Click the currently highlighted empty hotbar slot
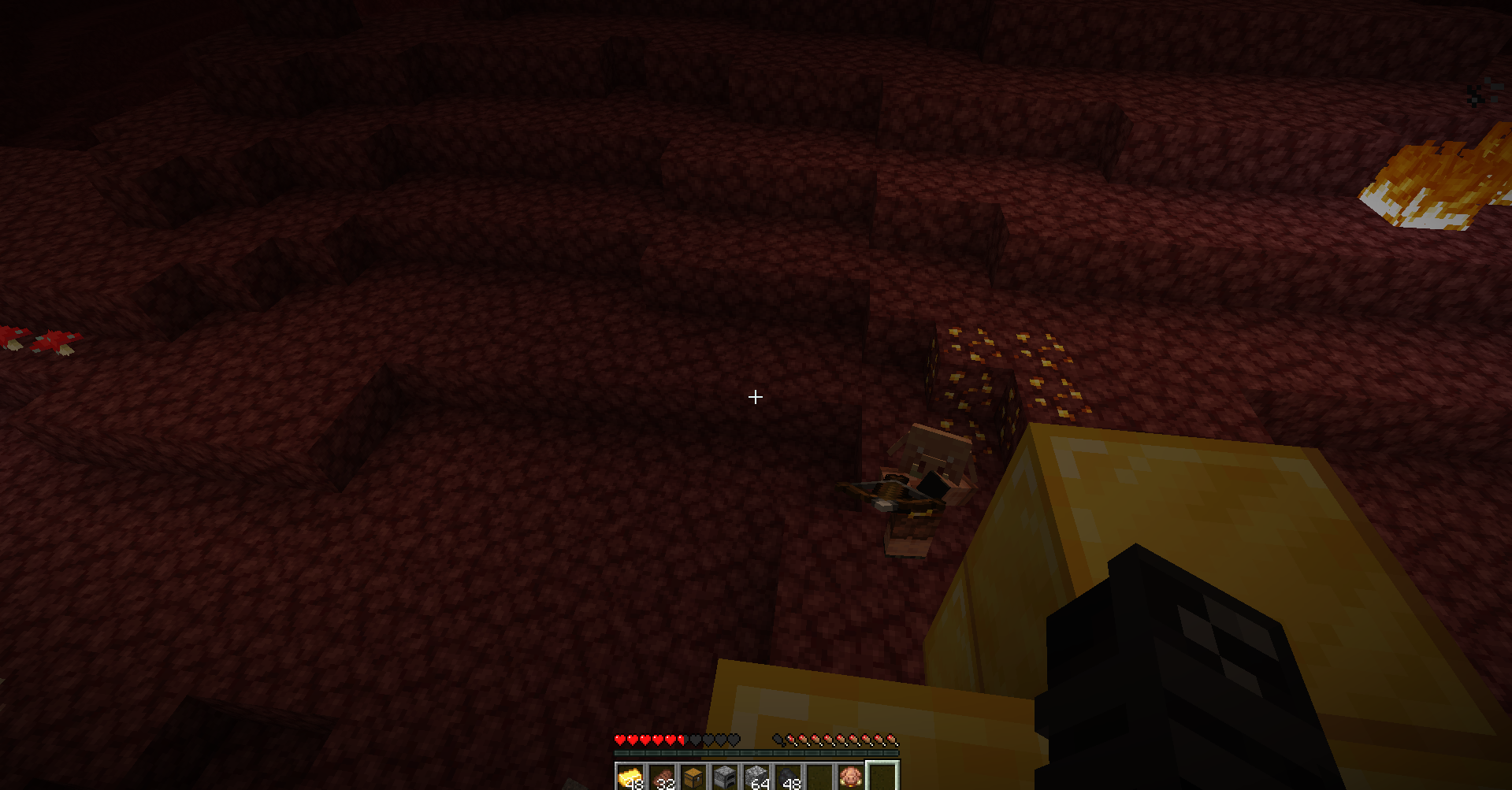 coord(883,777)
